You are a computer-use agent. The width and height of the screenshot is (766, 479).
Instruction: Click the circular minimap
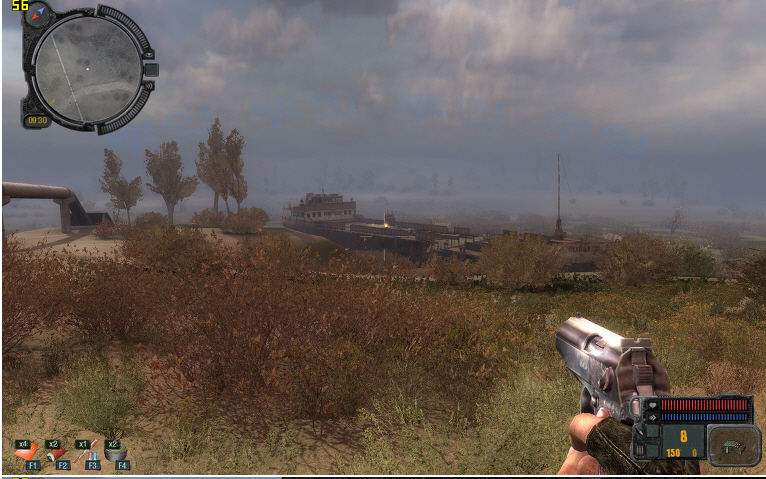[x=88, y=67]
